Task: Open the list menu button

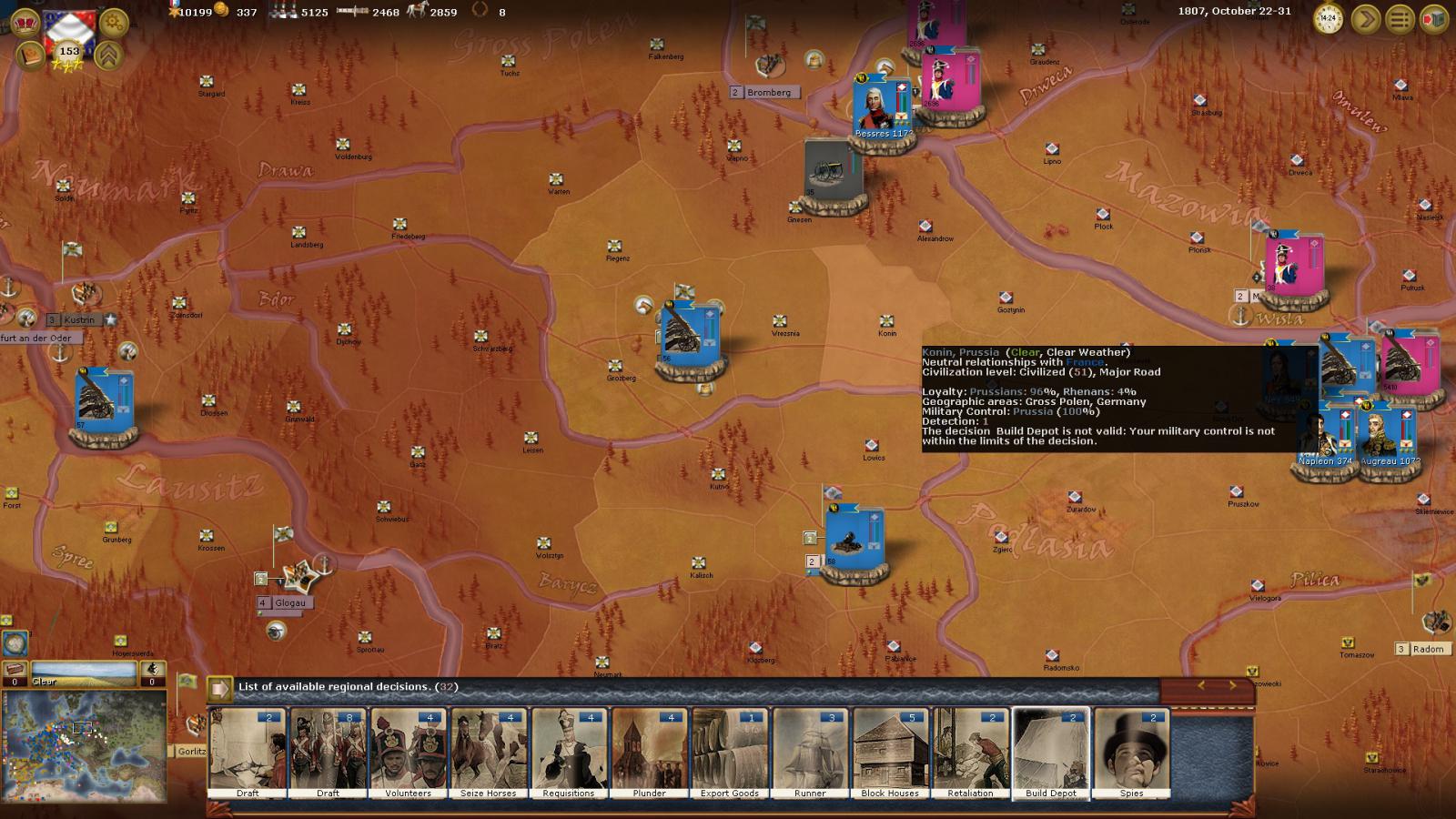Action: pos(1400,19)
